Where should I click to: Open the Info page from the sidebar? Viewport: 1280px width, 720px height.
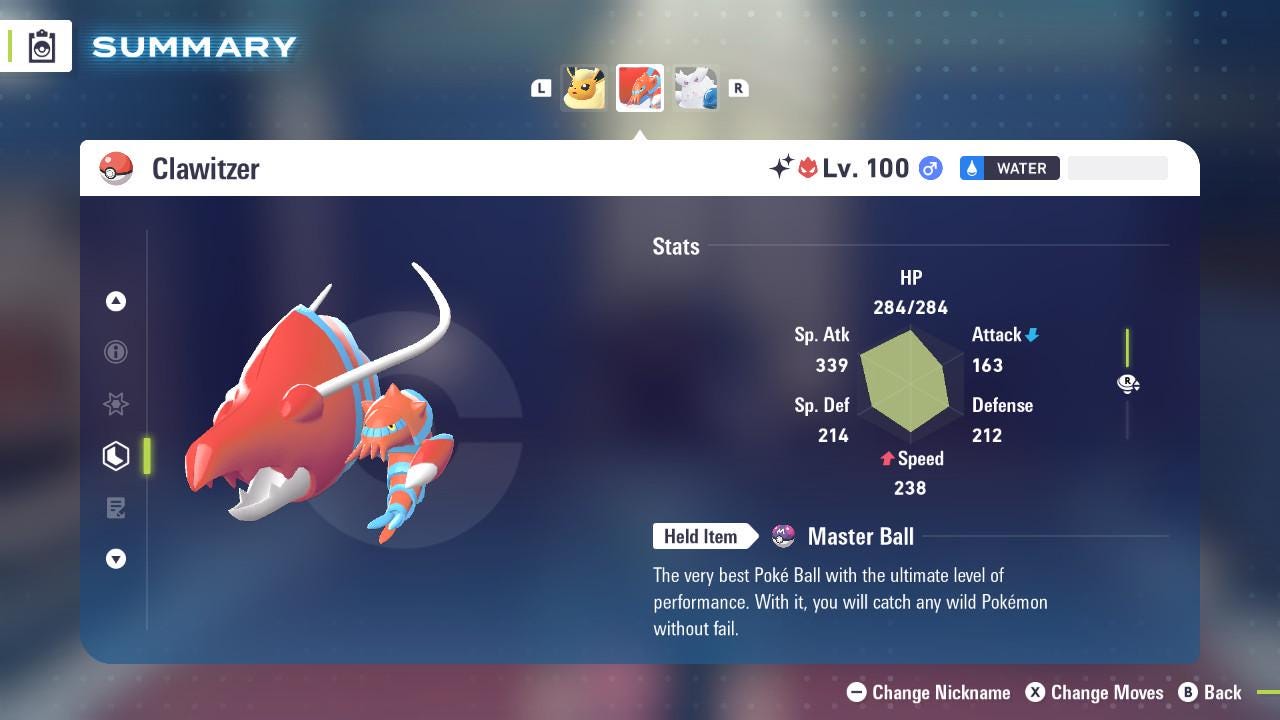116,352
